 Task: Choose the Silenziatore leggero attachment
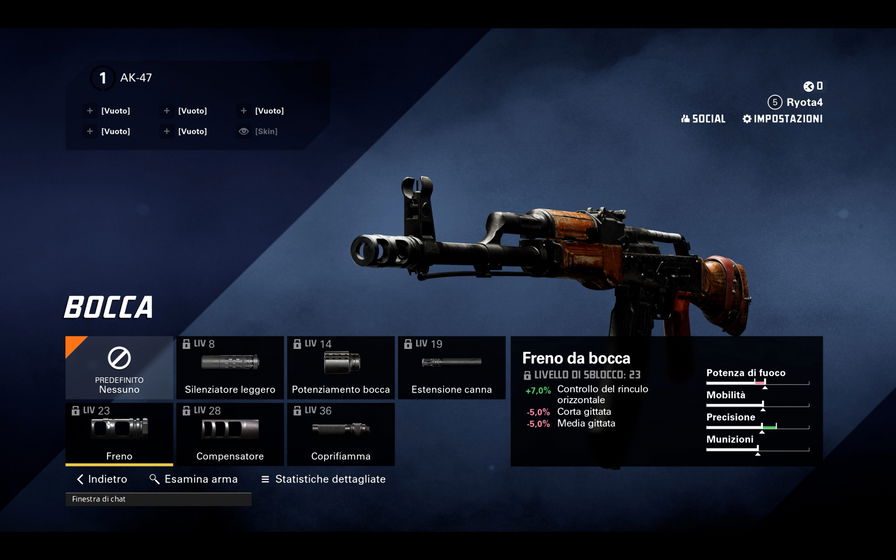[230, 367]
